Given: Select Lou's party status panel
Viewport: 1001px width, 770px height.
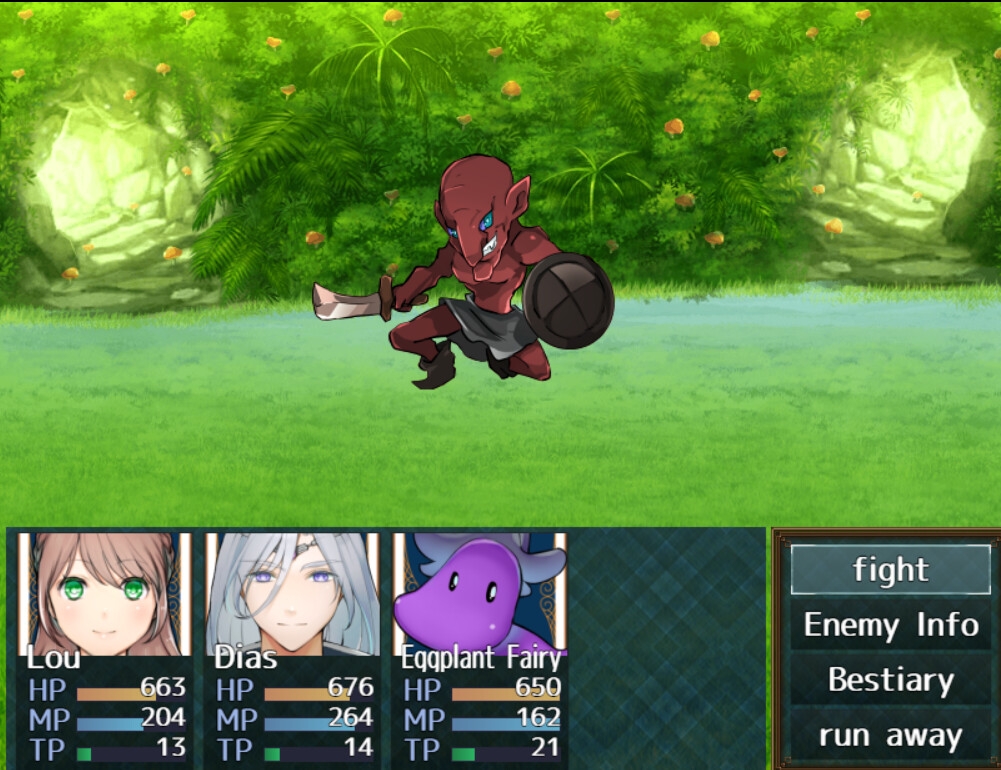Looking at the screenshot, I should pyautogui.click(x=105, y=648).
